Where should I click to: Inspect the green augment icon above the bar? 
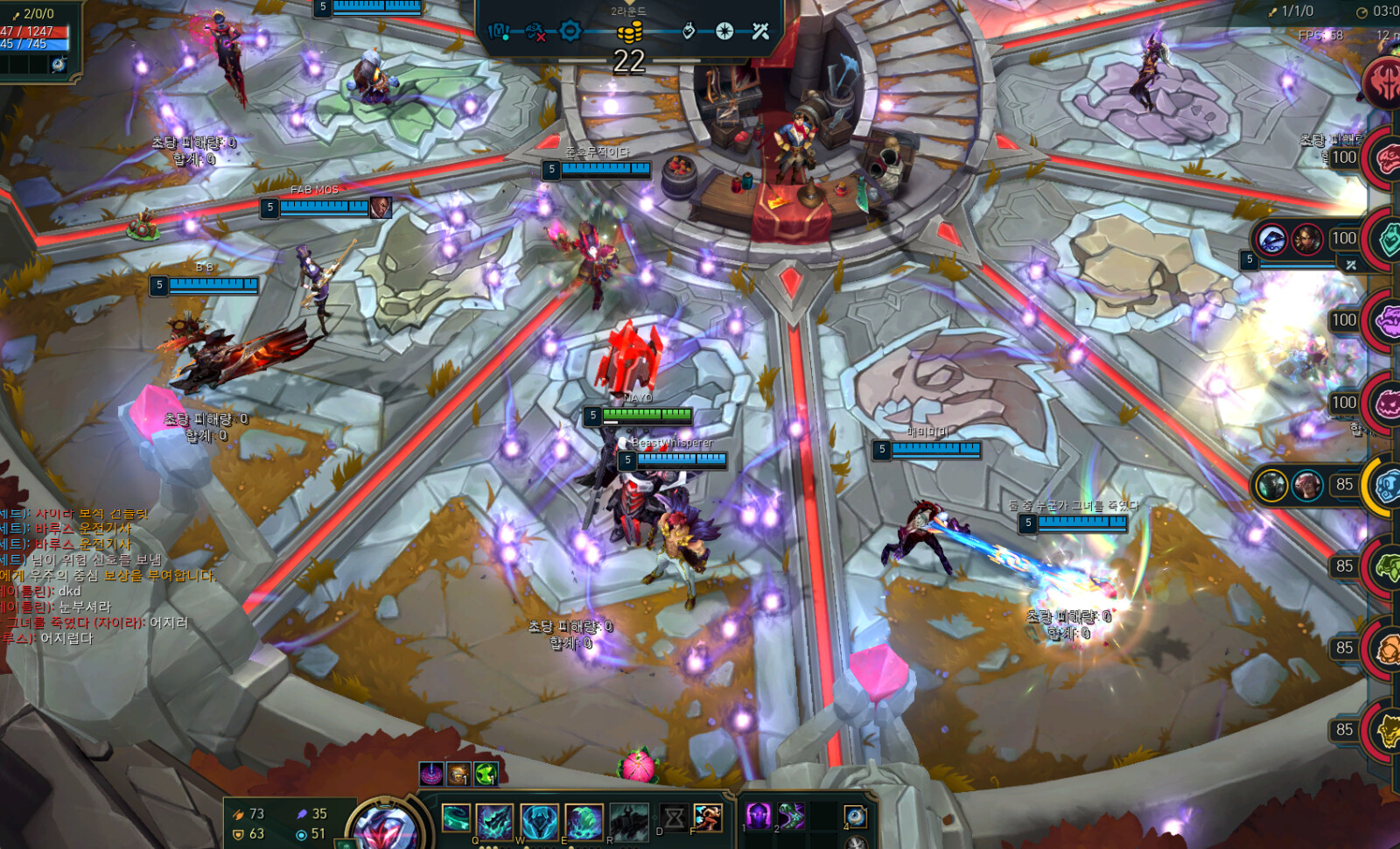click(486, 774)
